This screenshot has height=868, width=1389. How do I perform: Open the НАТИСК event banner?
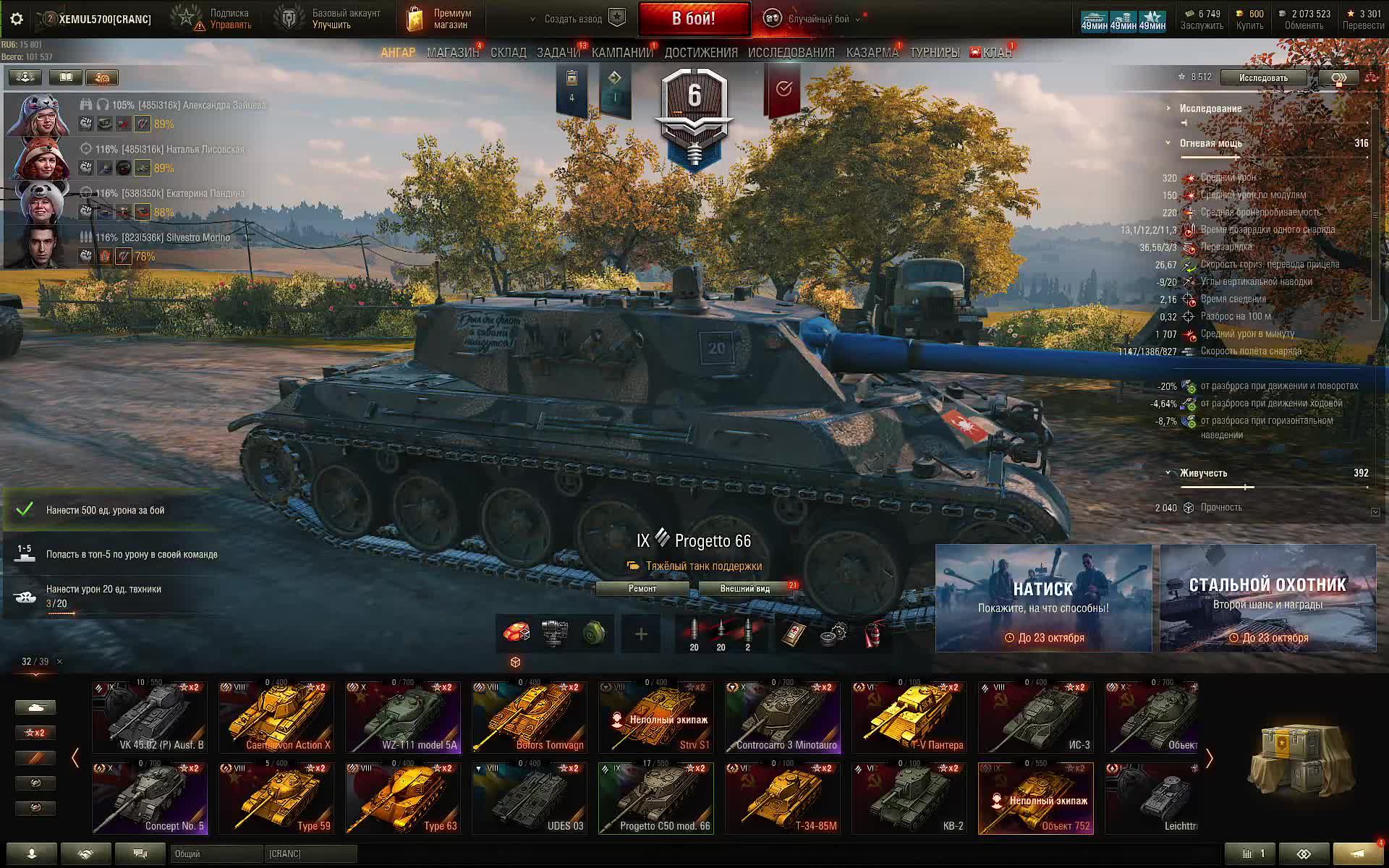[1043, 598]
